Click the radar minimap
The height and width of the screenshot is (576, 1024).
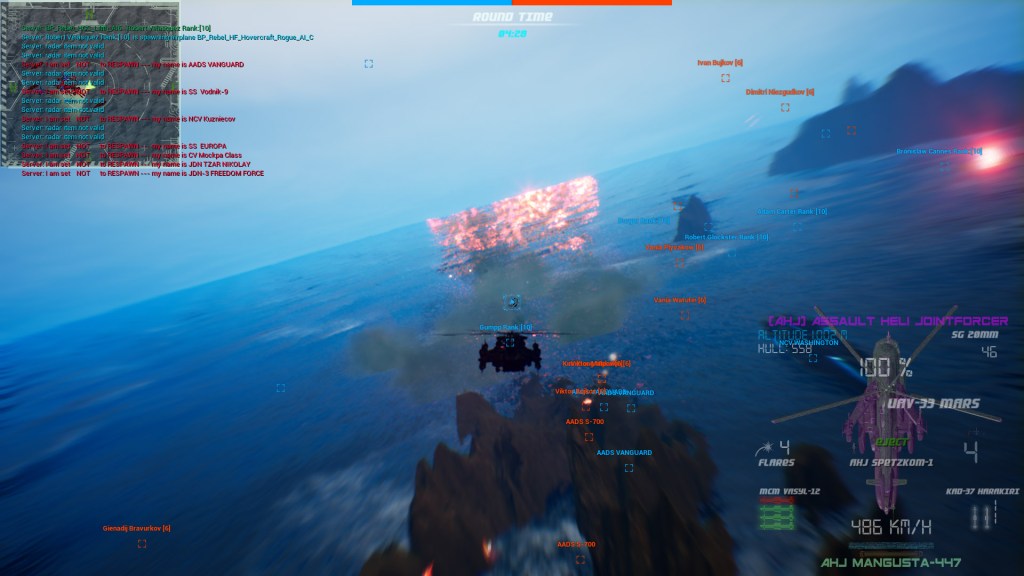tap(90, 70)
